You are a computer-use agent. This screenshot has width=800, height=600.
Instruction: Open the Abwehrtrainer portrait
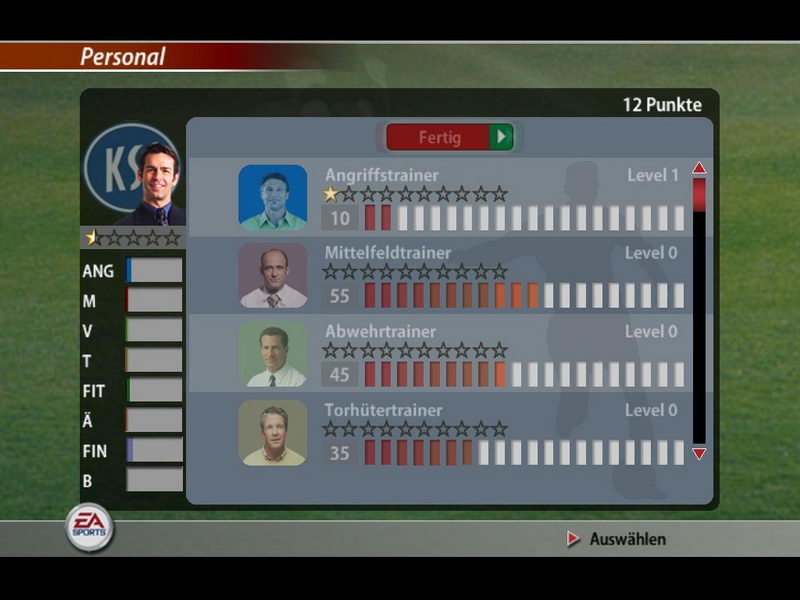[x=273, y=354]
